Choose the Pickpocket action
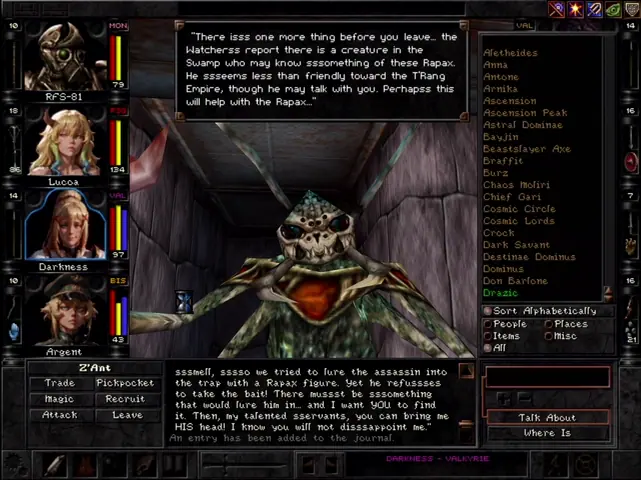Image resolution: width=641 pixels, height=480 pixels. [x=125, y=383]
